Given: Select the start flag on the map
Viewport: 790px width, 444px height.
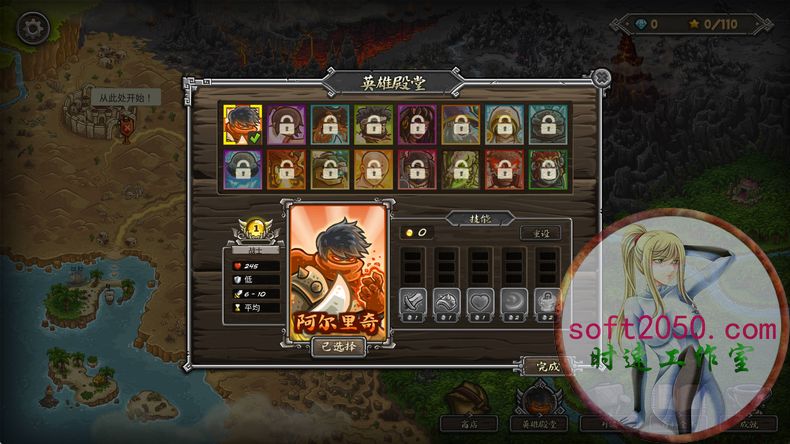Looking at the screenshot, I should (x=126, y=124).
